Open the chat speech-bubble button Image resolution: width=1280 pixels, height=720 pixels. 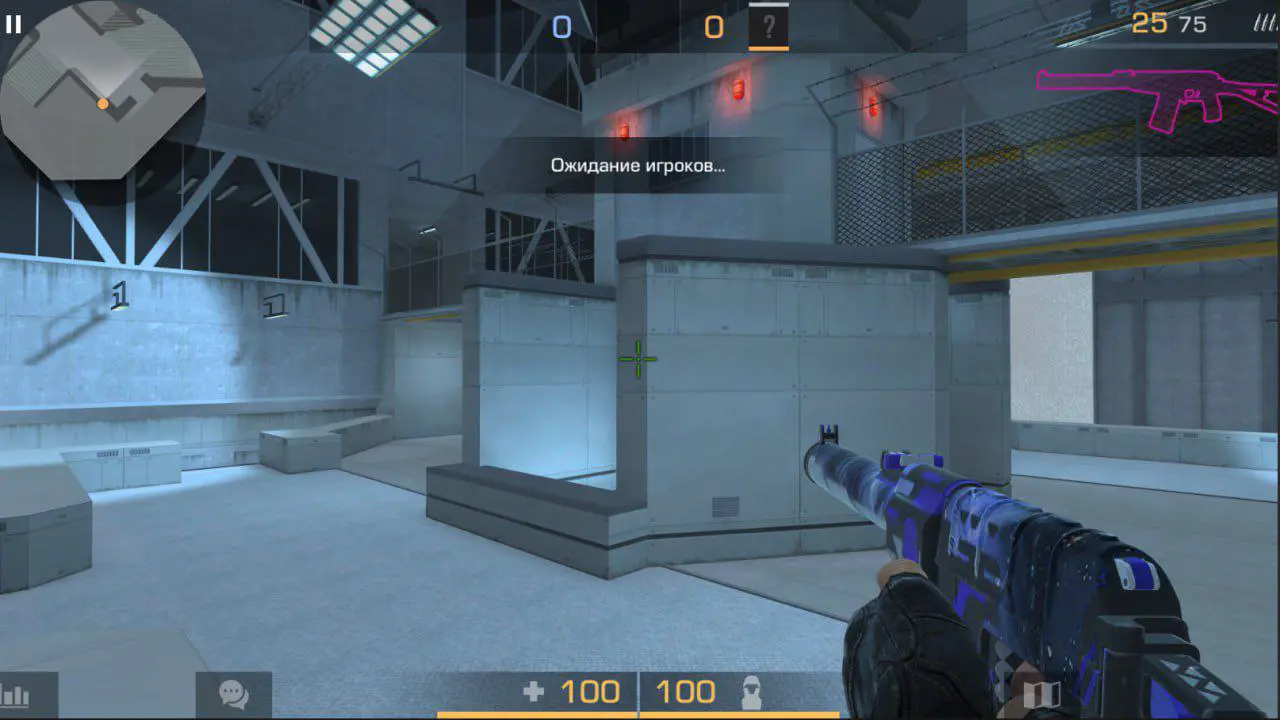pyautogui.click(x=233, y=694)
